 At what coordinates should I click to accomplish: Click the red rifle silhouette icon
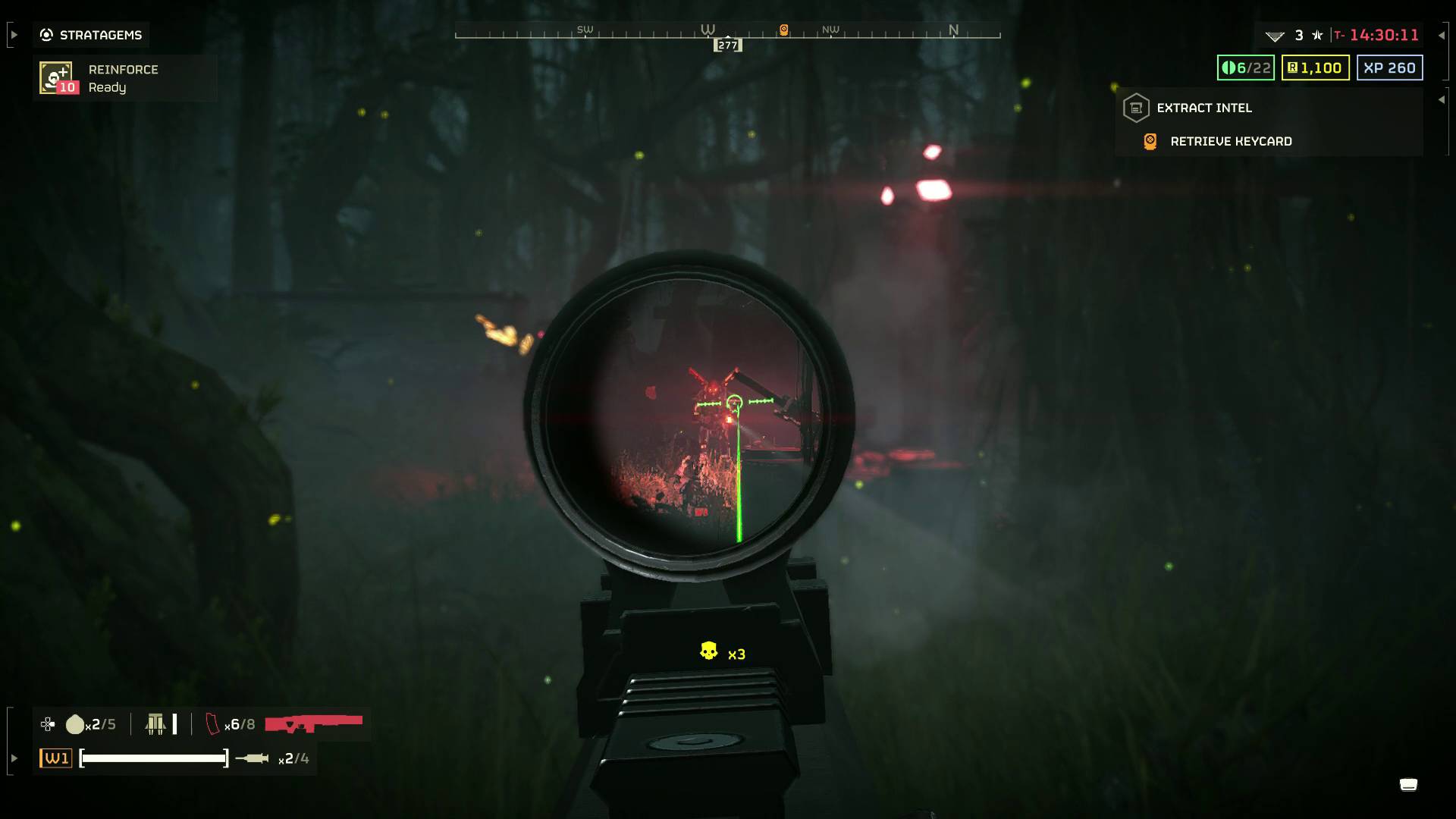click(315, 724)
